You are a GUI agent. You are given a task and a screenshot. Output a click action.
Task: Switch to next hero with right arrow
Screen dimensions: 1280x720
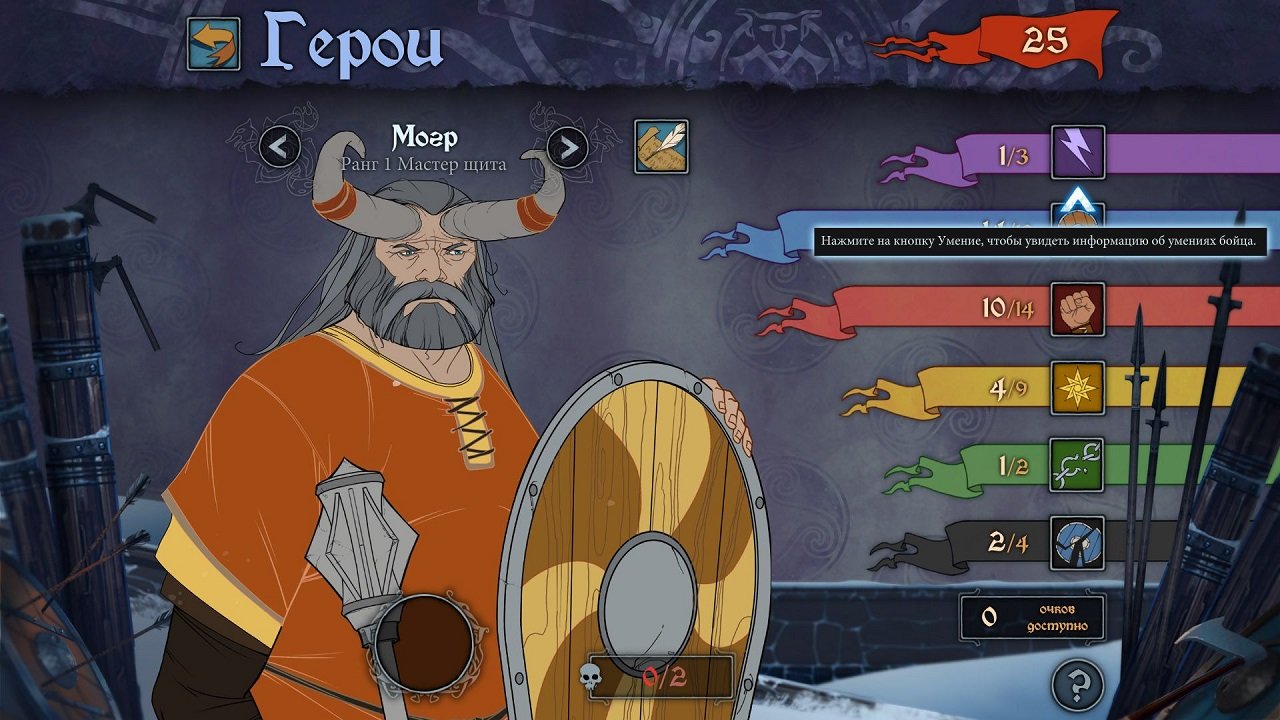pos(568,148)
